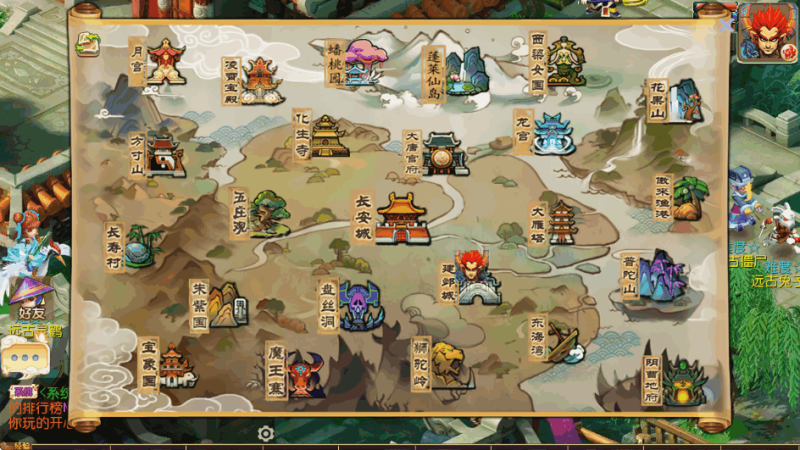
Task: Choose the 花果山 waterfall location
Action: pos(684,100)
